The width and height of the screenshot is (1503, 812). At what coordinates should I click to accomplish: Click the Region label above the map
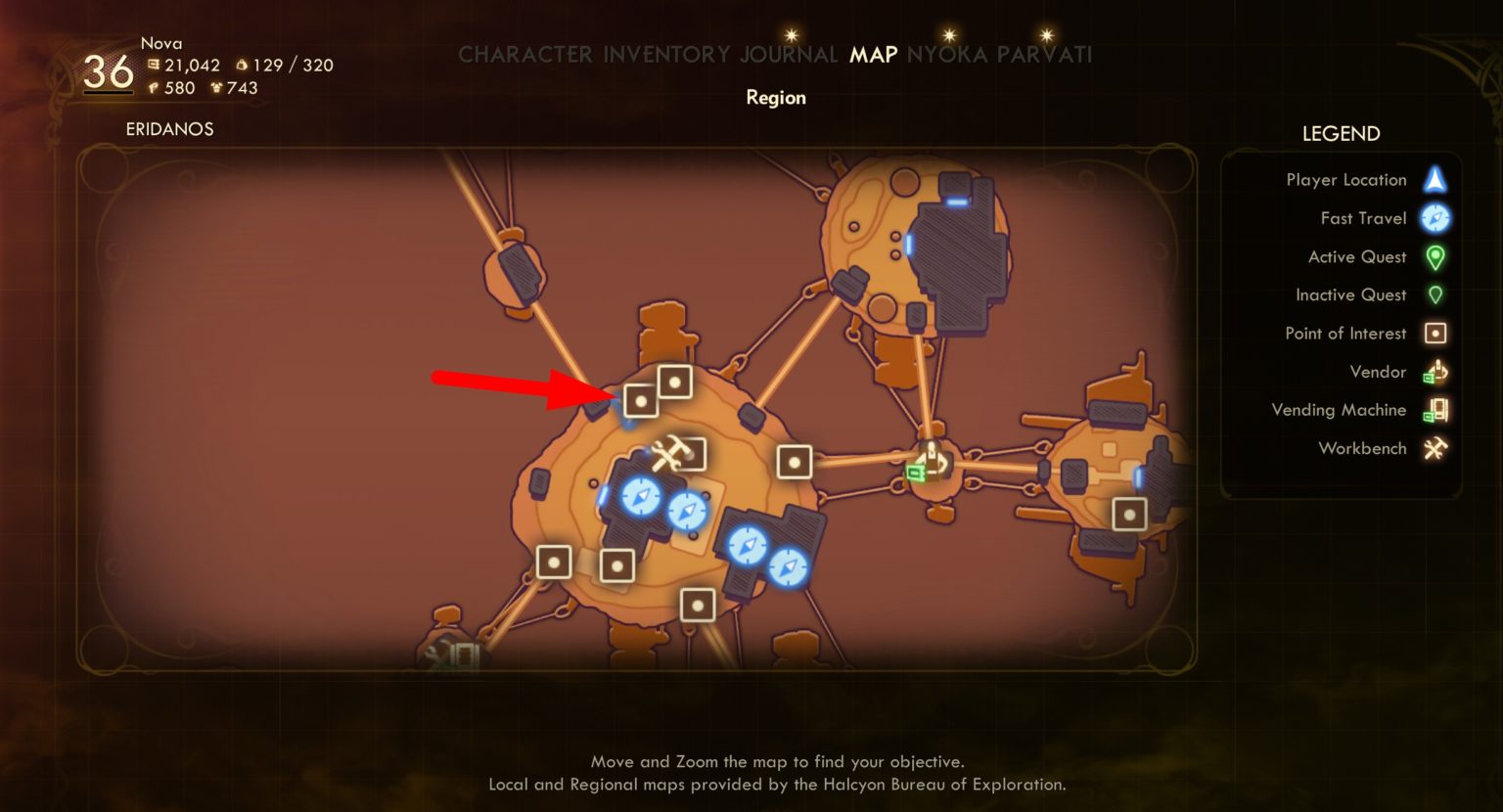[x=775, y=97]
